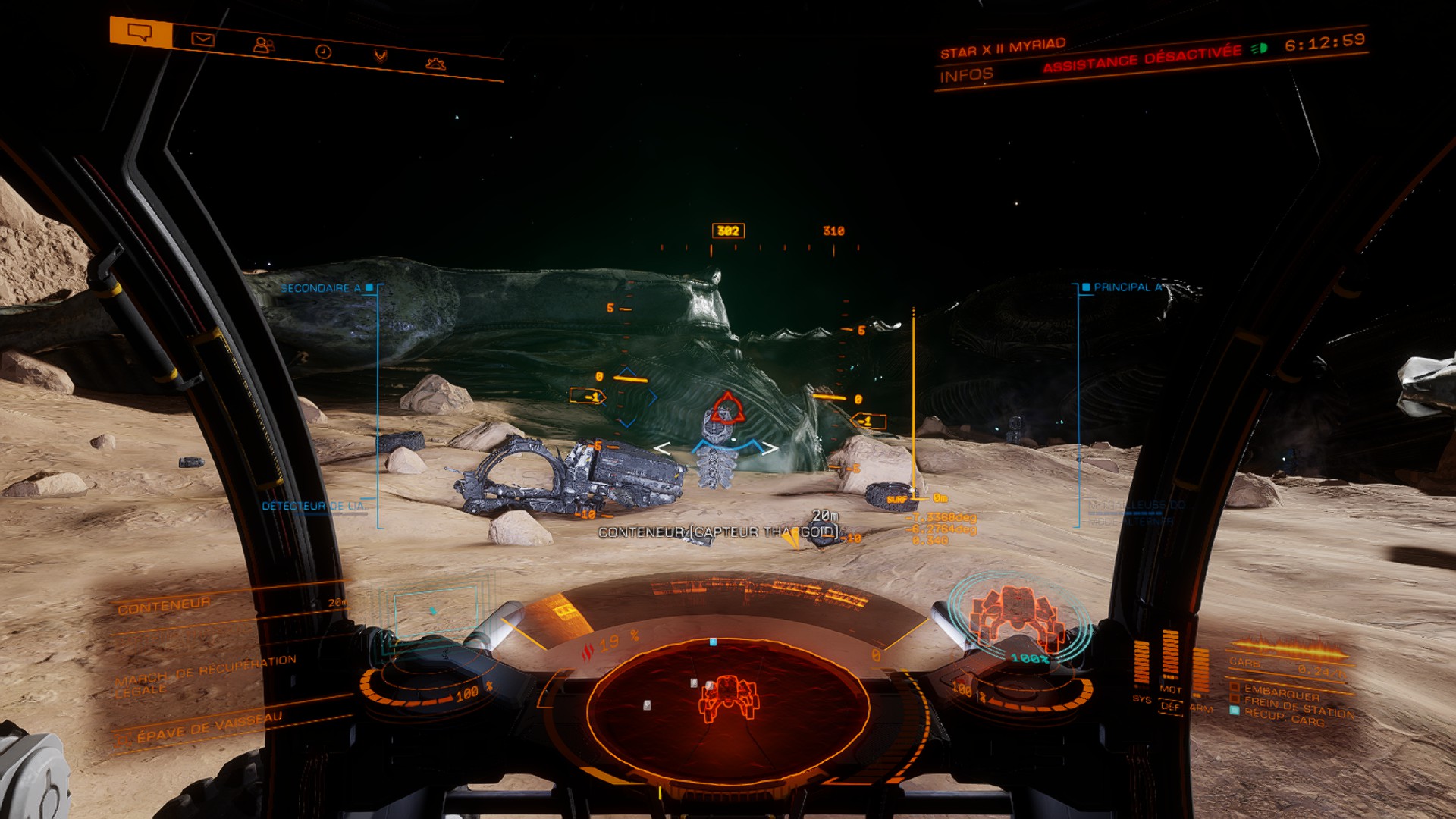1456x819 pixels.
Task: Toggle FREIN DE STATION on
Action: click(1235, 698)
